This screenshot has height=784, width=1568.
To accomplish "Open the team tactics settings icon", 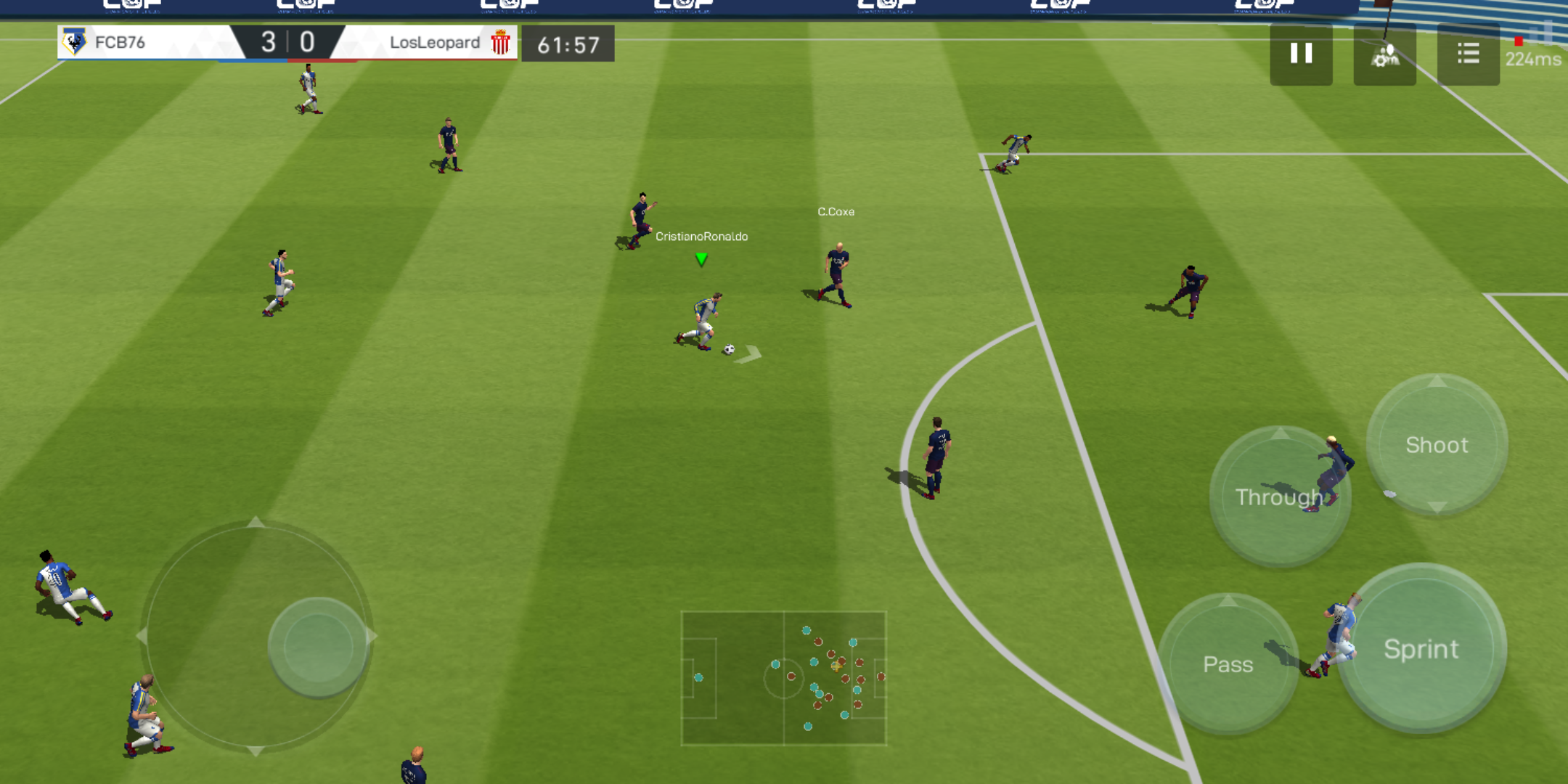I will tap(1384, 54).
